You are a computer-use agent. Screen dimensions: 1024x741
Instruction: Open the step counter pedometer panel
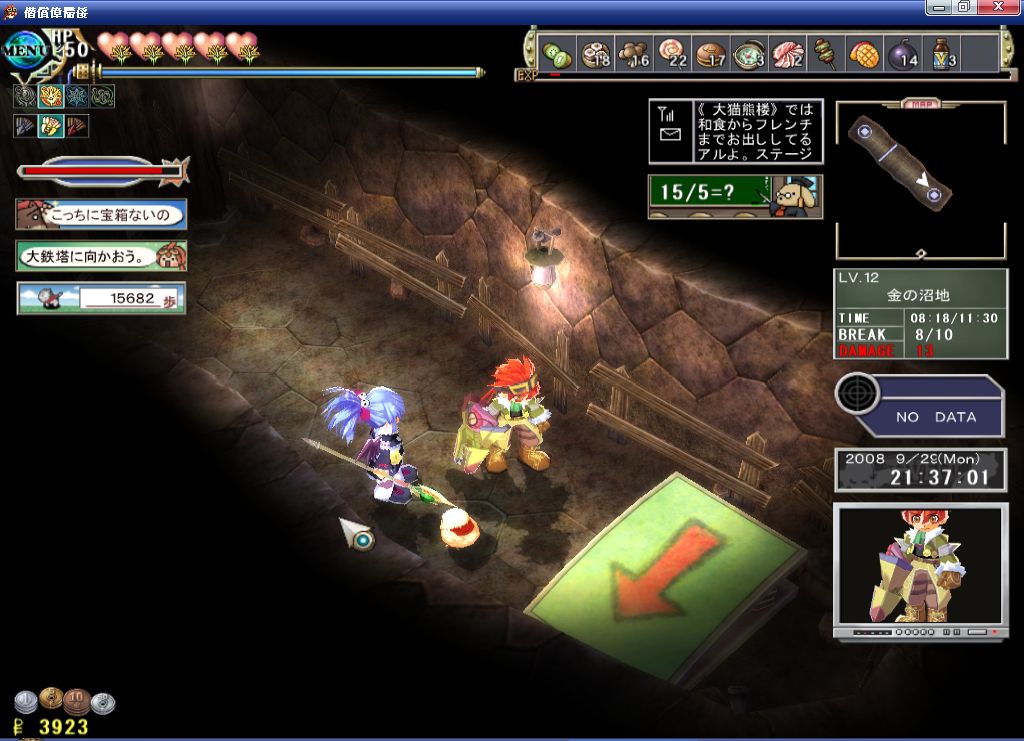click(x=101, y=298)
